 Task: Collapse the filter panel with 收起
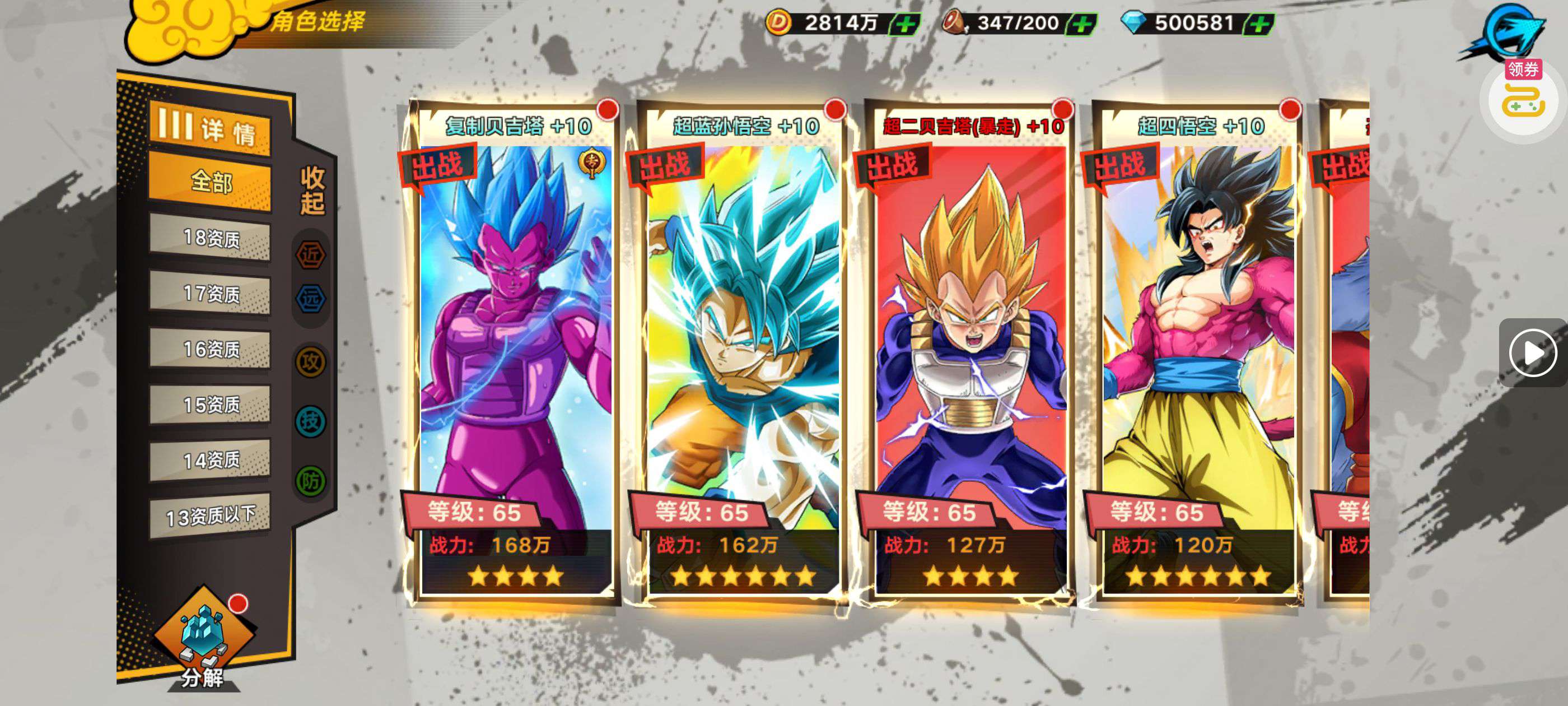click(x=312, y=190)
